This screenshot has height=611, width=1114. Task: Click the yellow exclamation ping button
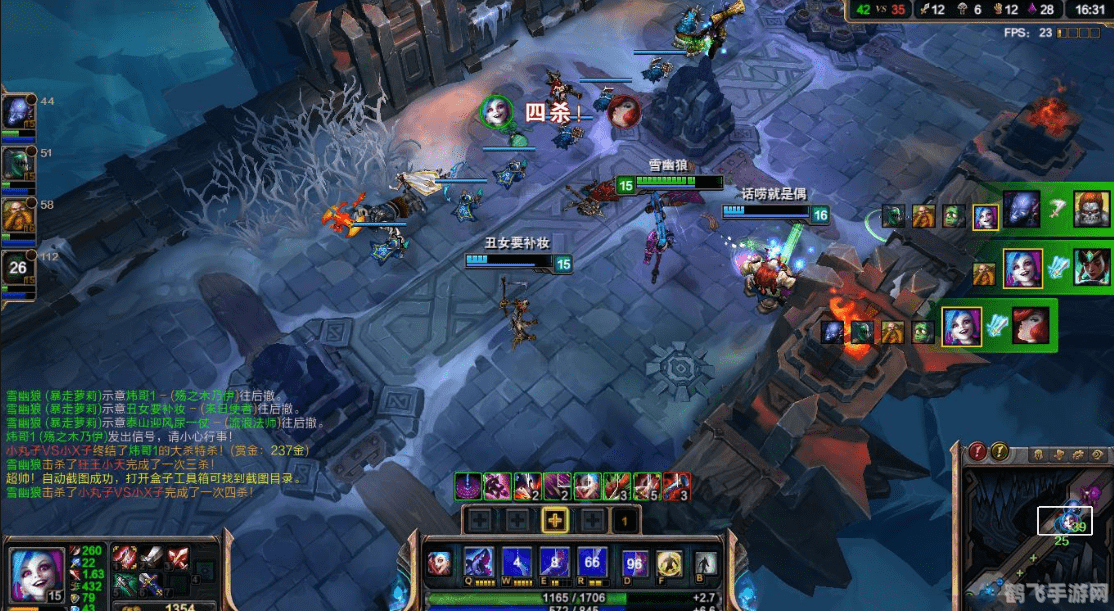[998, 452]
